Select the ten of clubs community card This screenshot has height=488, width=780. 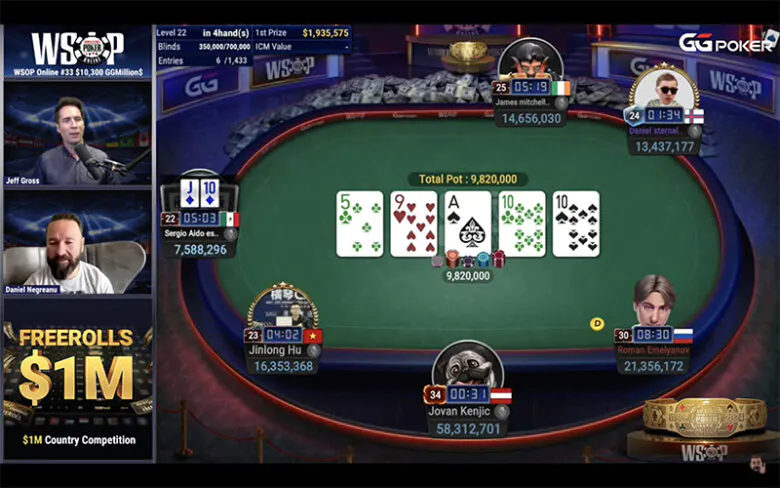click(522, 223)
